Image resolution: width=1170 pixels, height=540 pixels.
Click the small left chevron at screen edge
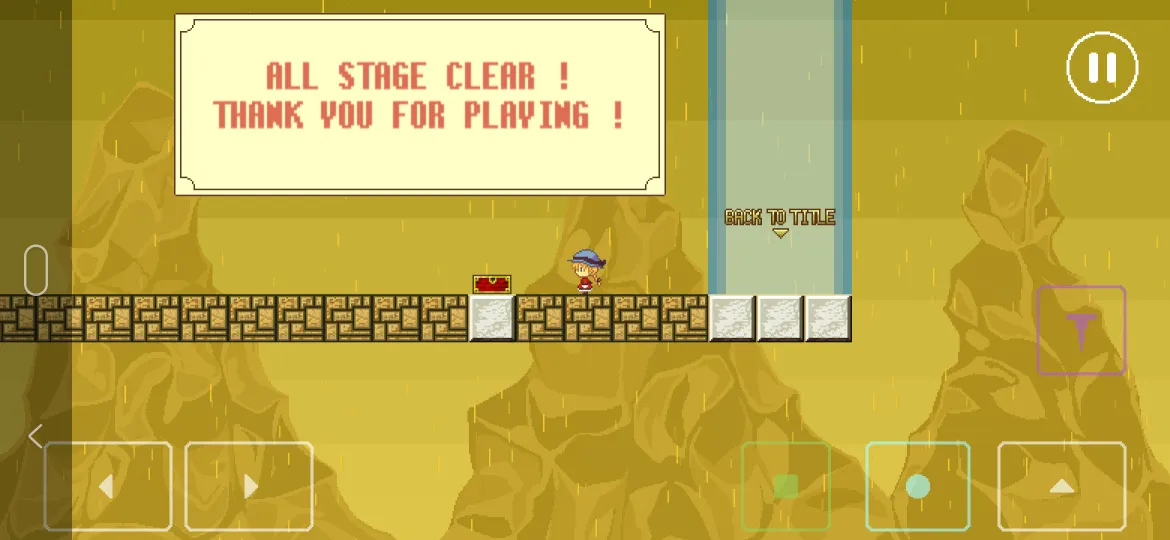pyautogui.click(x=35, y=436)
